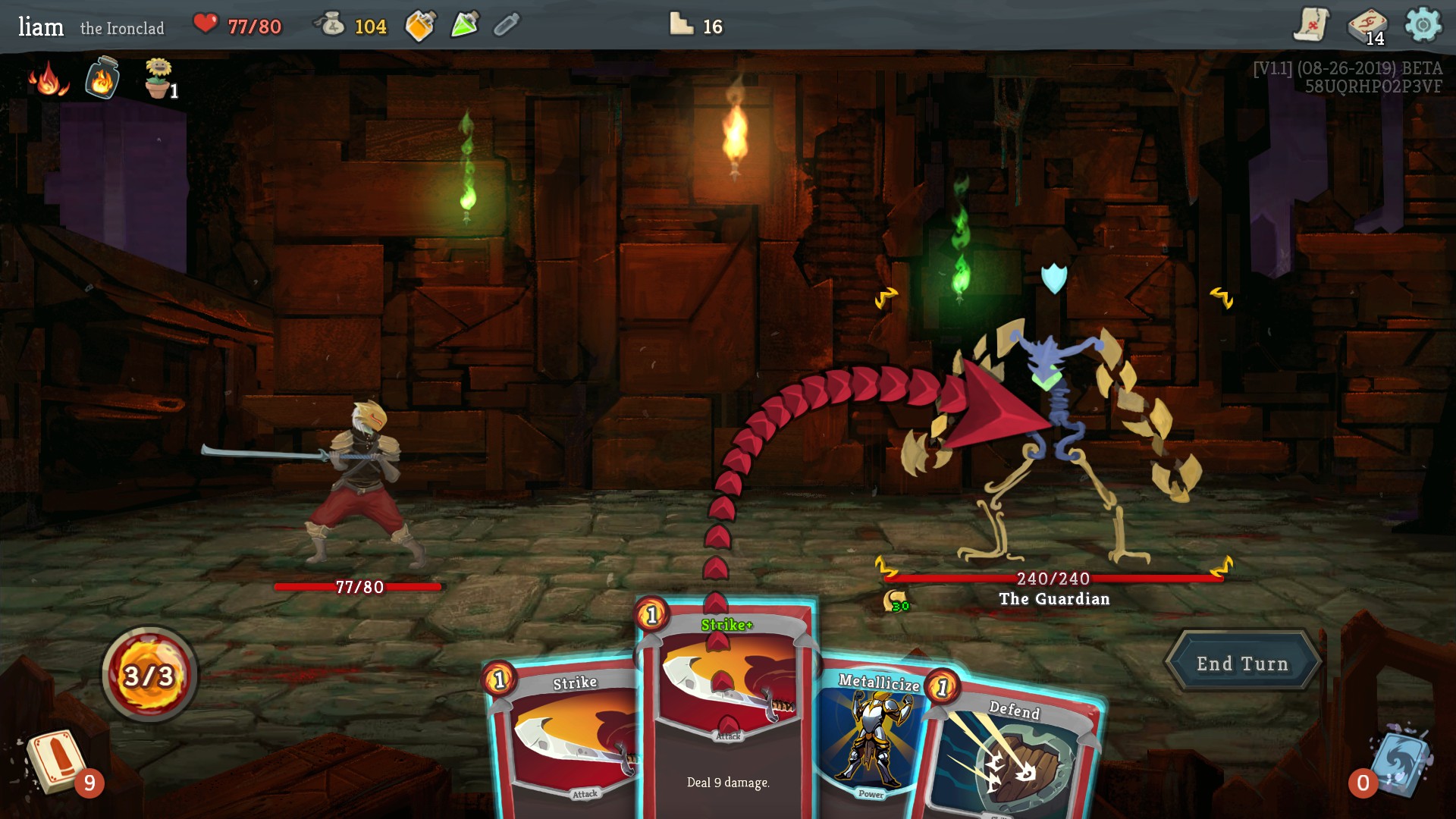The image size is (1456, 819).
Task: Open the draw pile
Action: pos(57,762)
